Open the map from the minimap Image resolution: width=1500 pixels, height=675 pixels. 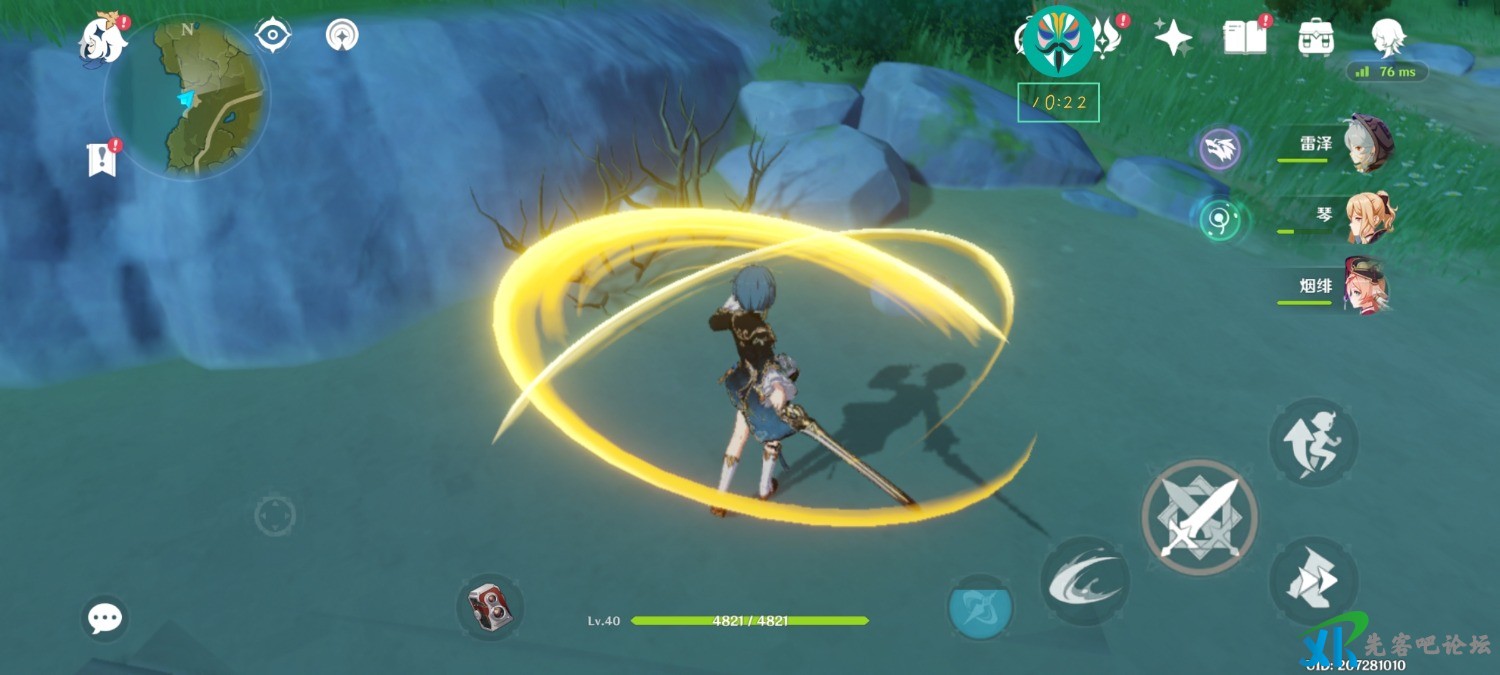pos(187,97)
